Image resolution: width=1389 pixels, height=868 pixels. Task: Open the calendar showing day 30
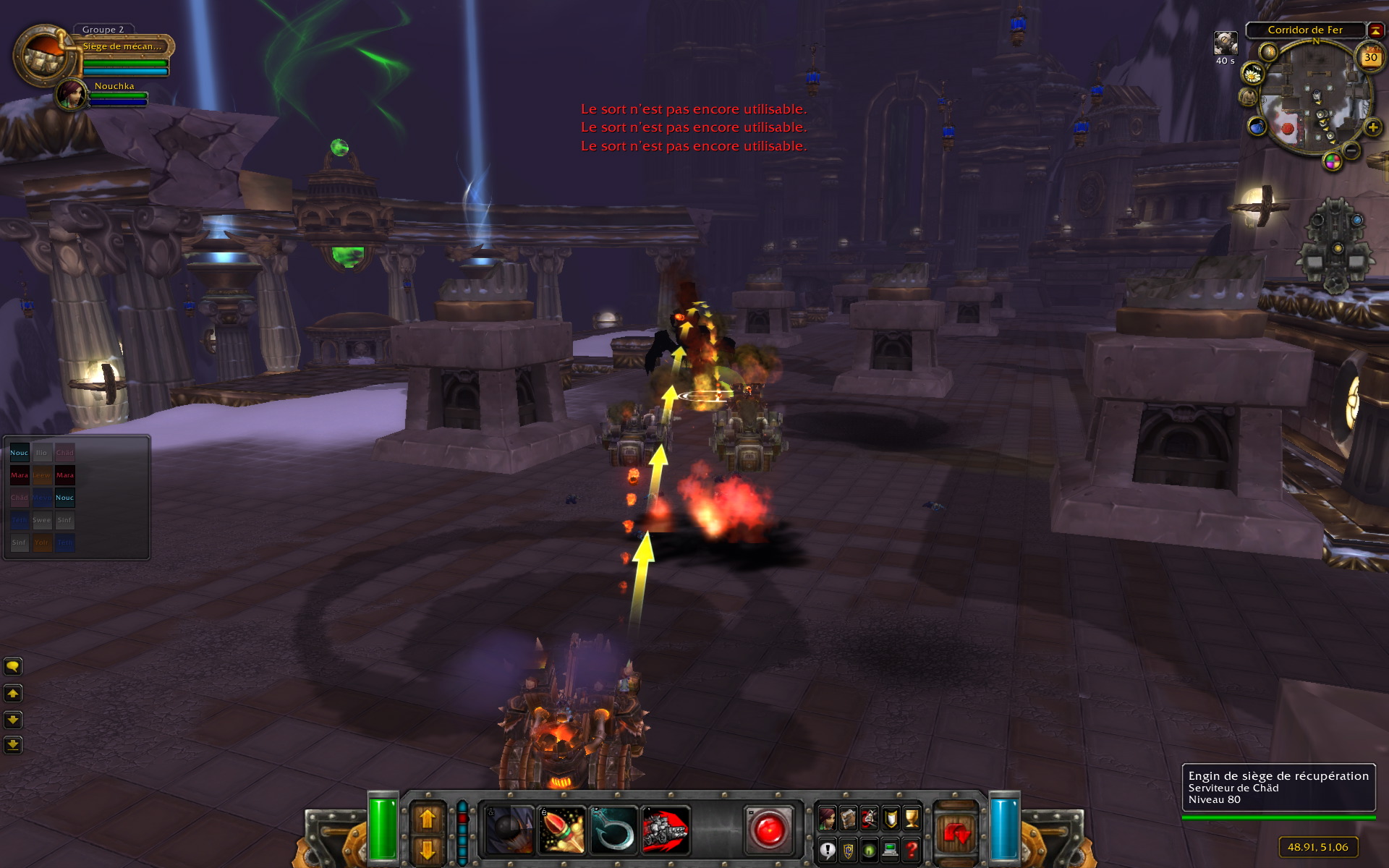pyautogui.click(x=1370, y=58)
